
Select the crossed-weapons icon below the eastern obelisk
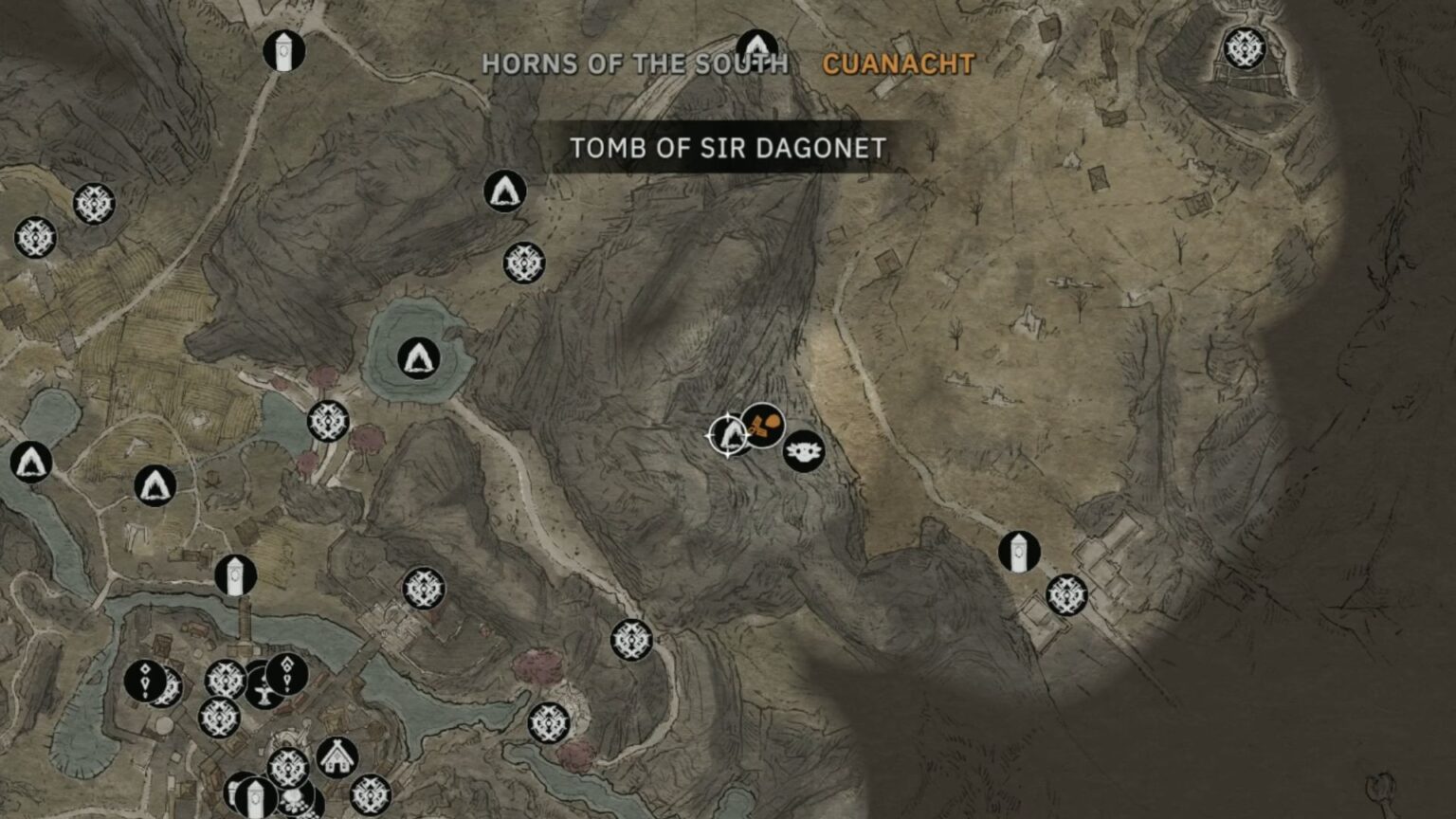click(1066, 595)
